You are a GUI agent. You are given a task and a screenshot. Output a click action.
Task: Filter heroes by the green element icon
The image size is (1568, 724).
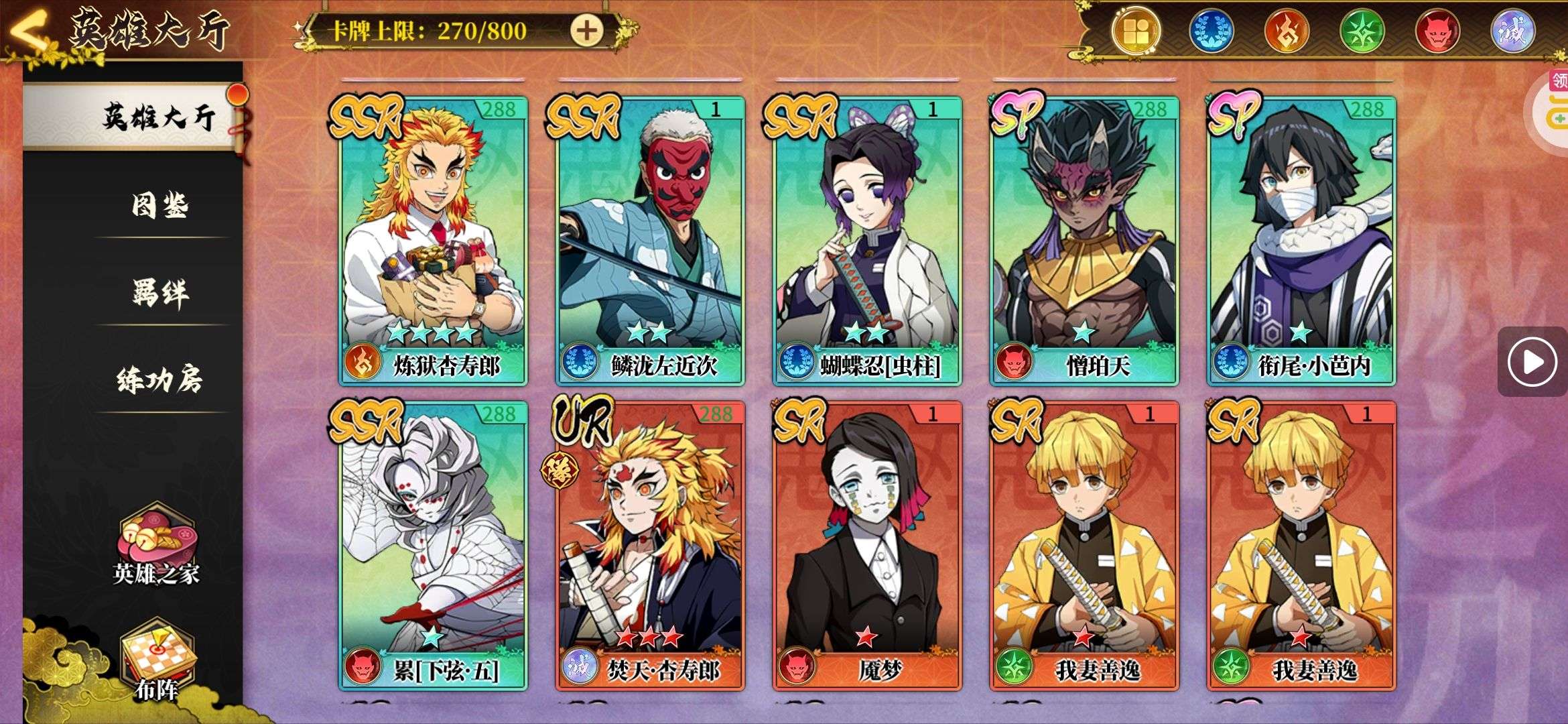[x=1362, y=32]
